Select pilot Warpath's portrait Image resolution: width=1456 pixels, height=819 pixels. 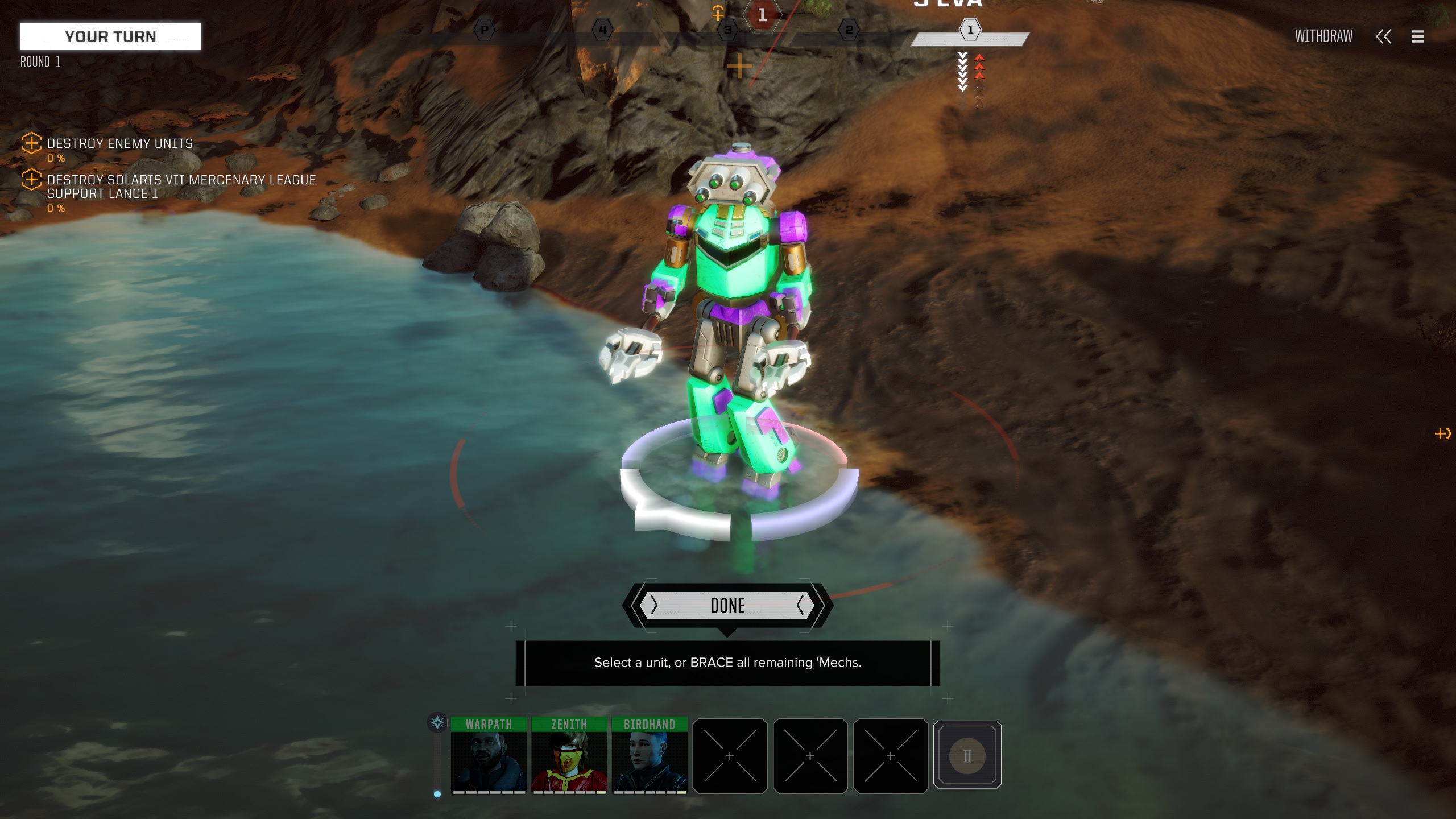coord(489,755)
